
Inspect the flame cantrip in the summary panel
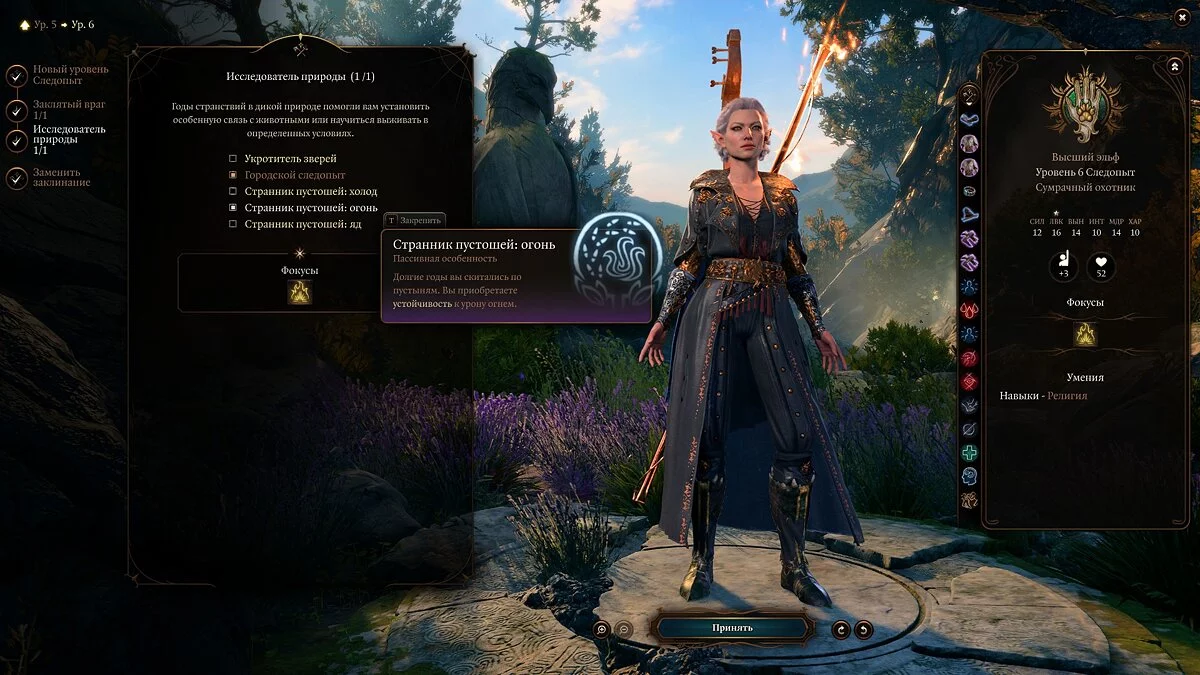click(x=1085, y=335)
